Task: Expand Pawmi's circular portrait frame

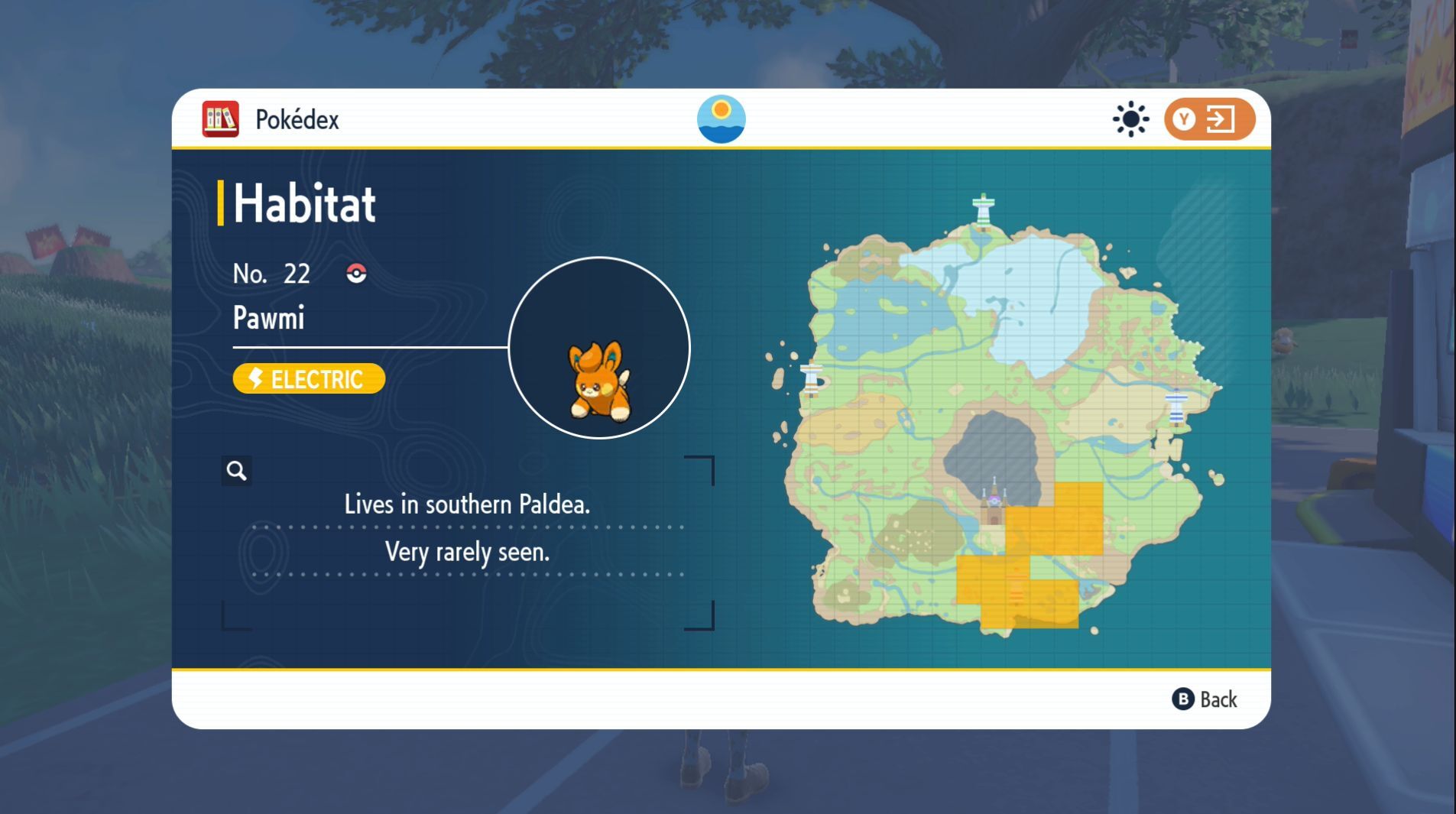Action: click(x=598, y=348)
